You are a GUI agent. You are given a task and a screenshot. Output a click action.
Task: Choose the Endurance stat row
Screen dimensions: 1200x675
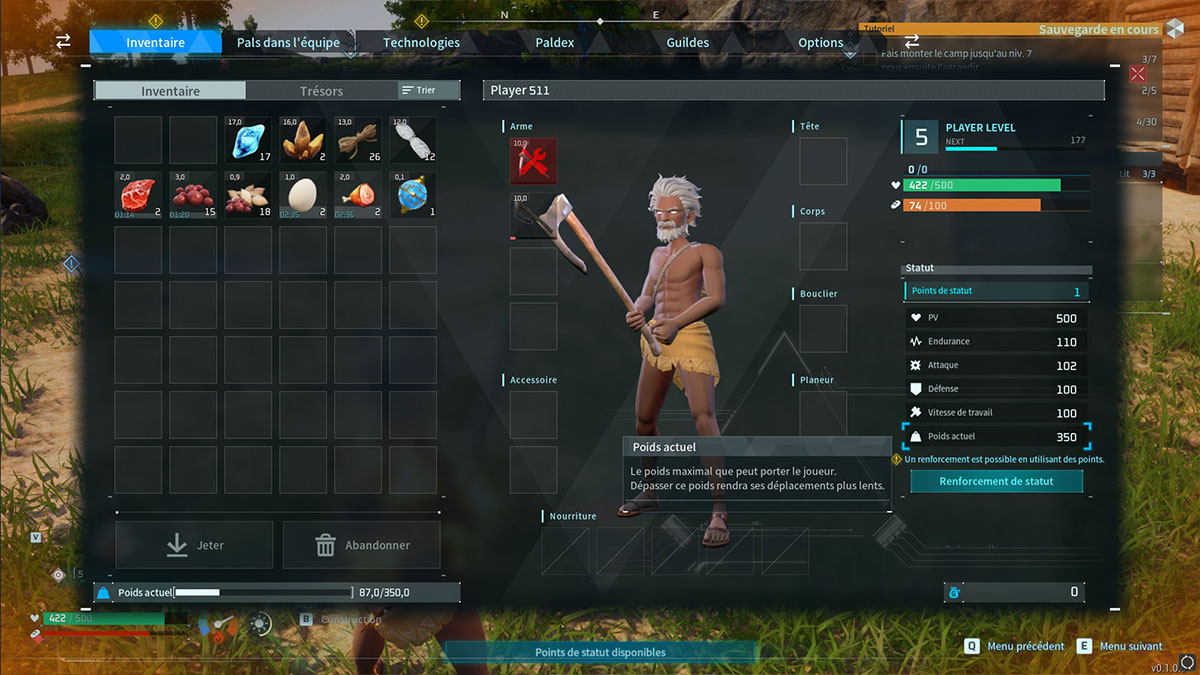(996, 342)
